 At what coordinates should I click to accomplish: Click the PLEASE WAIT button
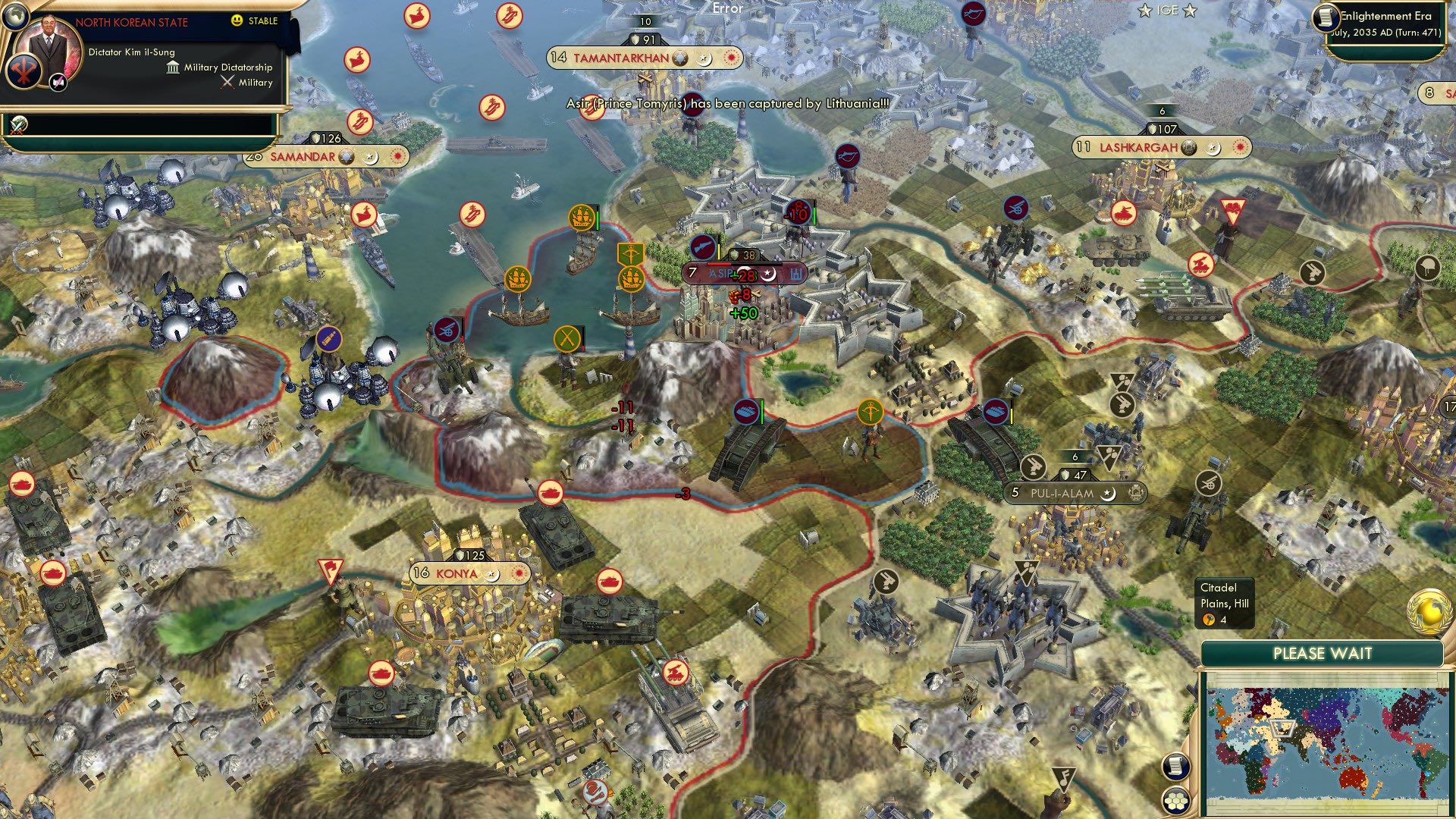point(1323,652)
